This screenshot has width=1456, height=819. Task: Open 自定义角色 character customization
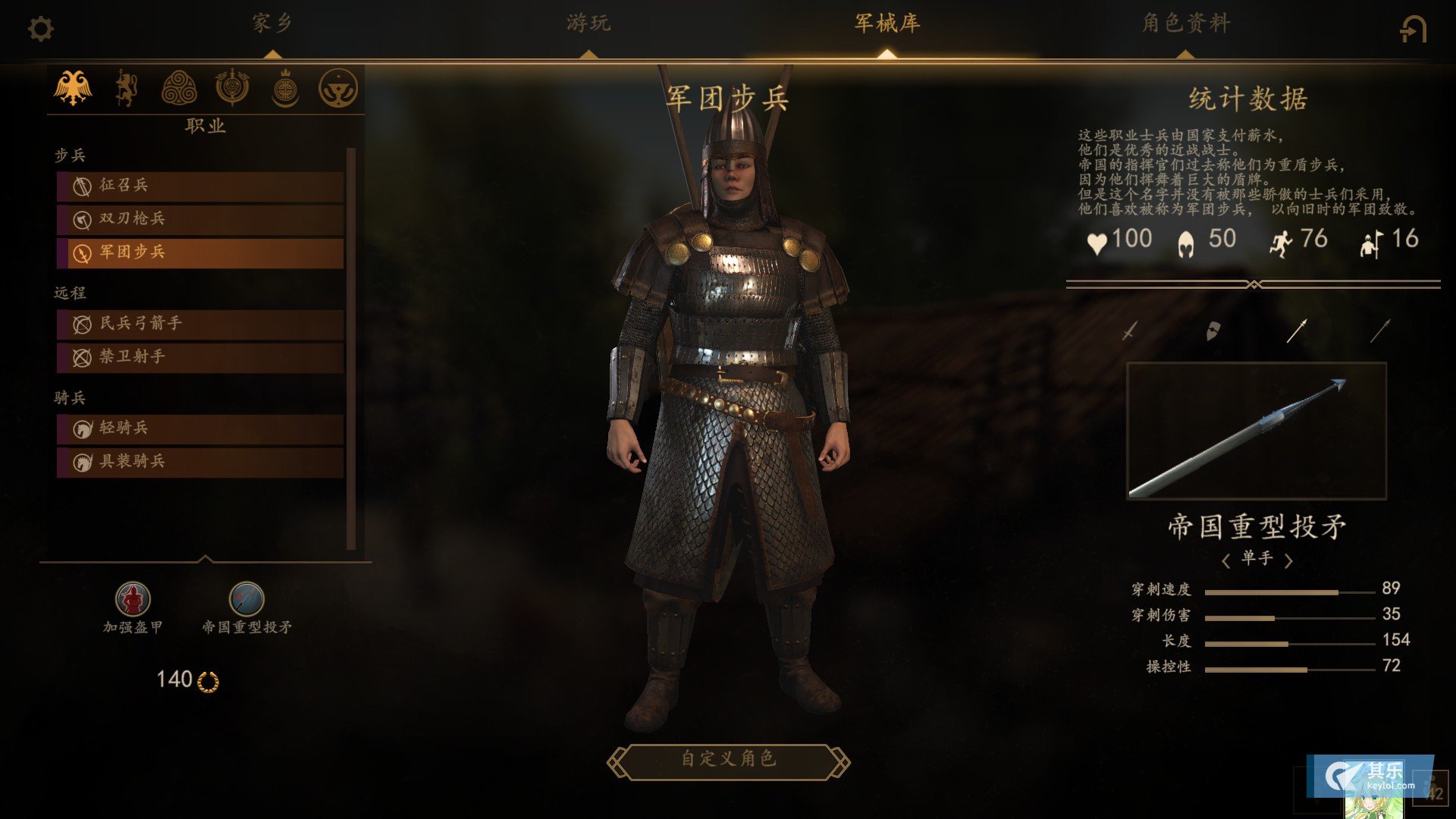728,760
